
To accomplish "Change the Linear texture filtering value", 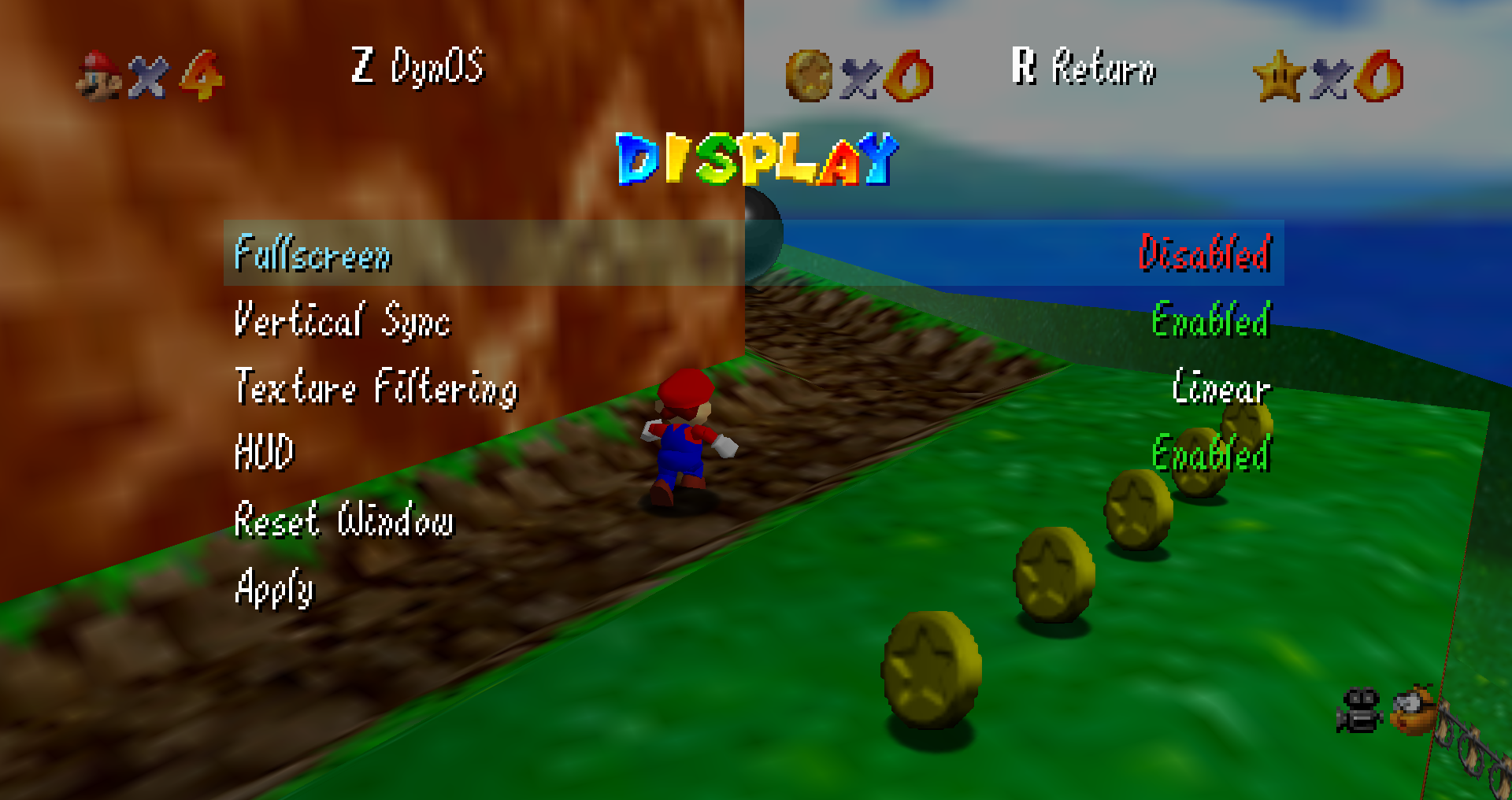I will (1221, 387).
